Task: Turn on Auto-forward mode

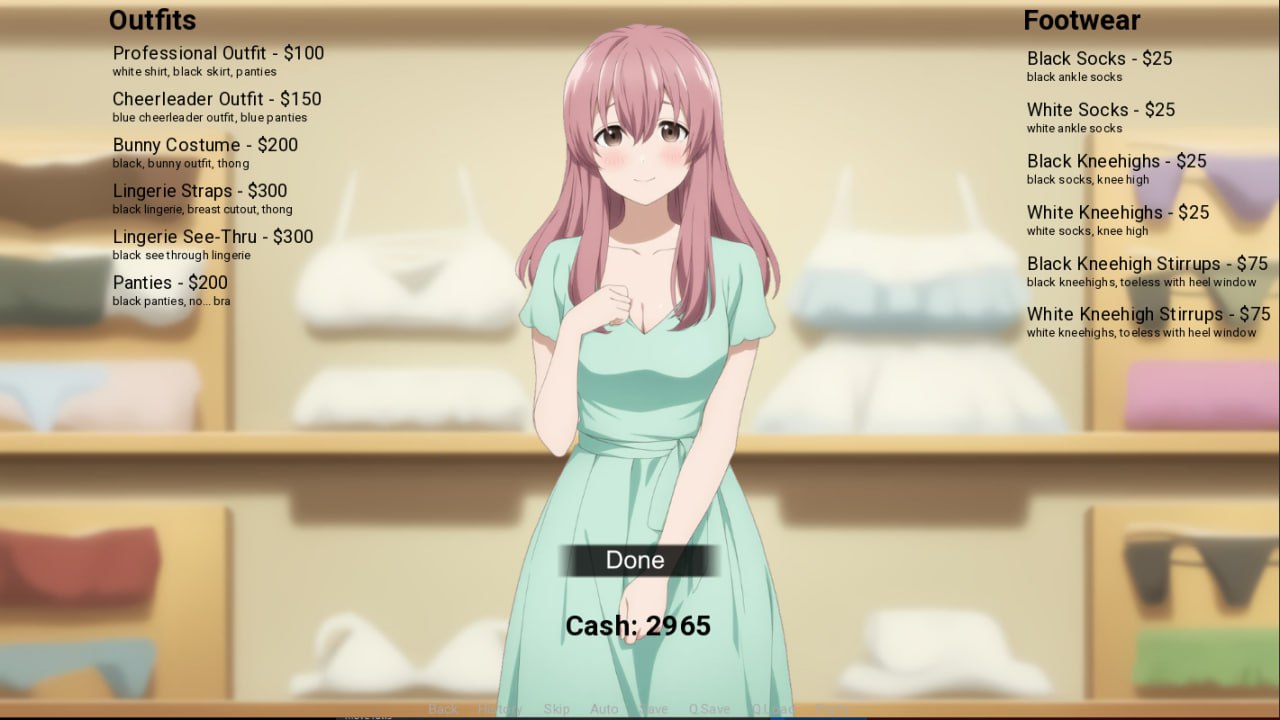Action: click(x=603, y=708)
